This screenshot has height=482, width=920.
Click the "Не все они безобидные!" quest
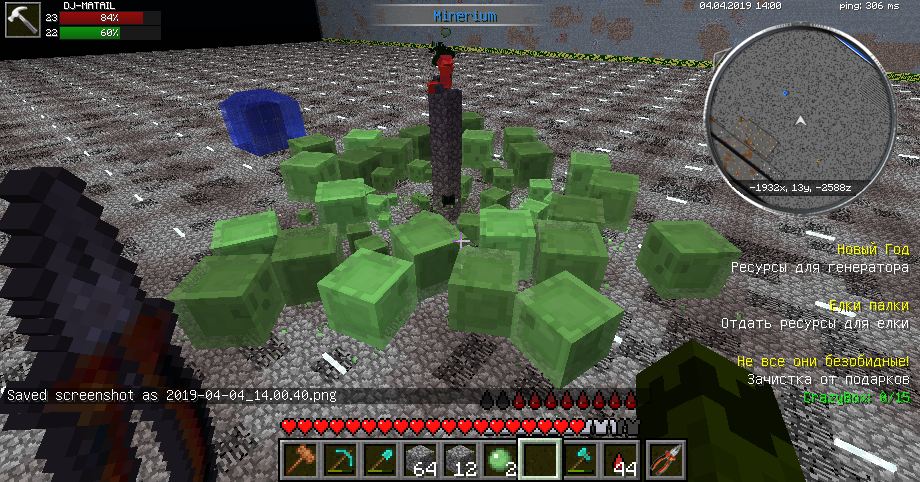click(822, 361)
